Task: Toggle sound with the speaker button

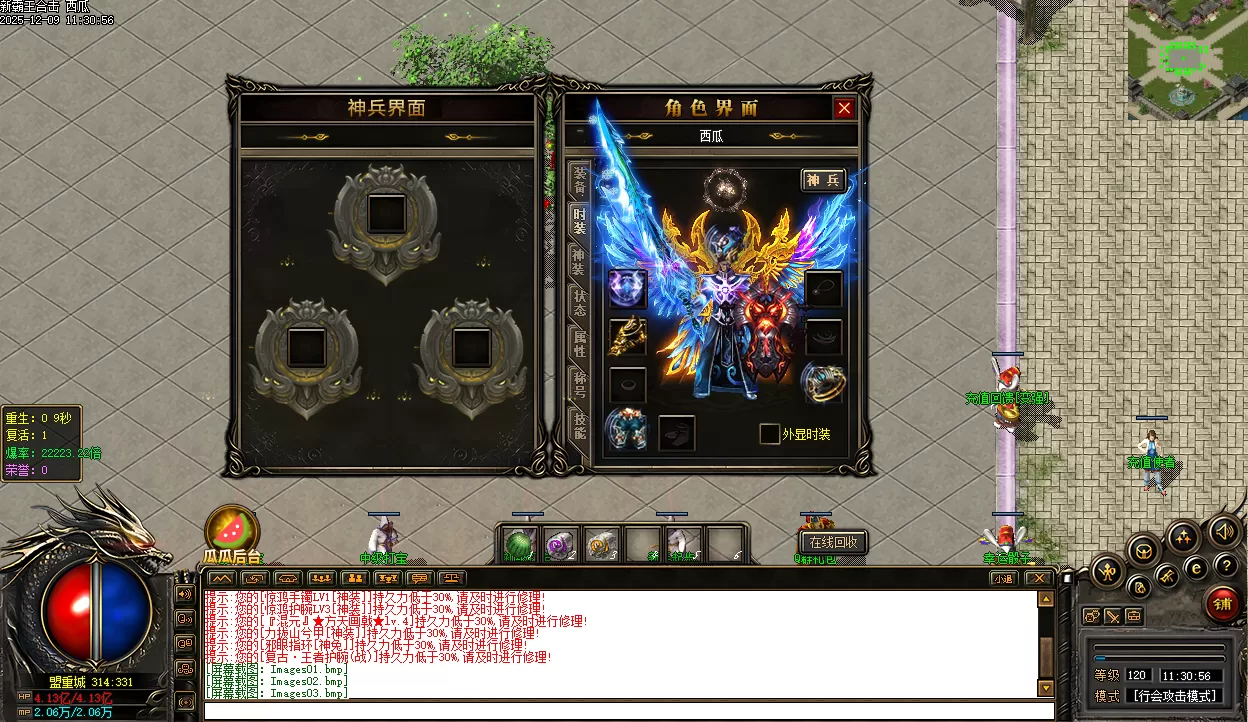Action: coord(1224,531)
